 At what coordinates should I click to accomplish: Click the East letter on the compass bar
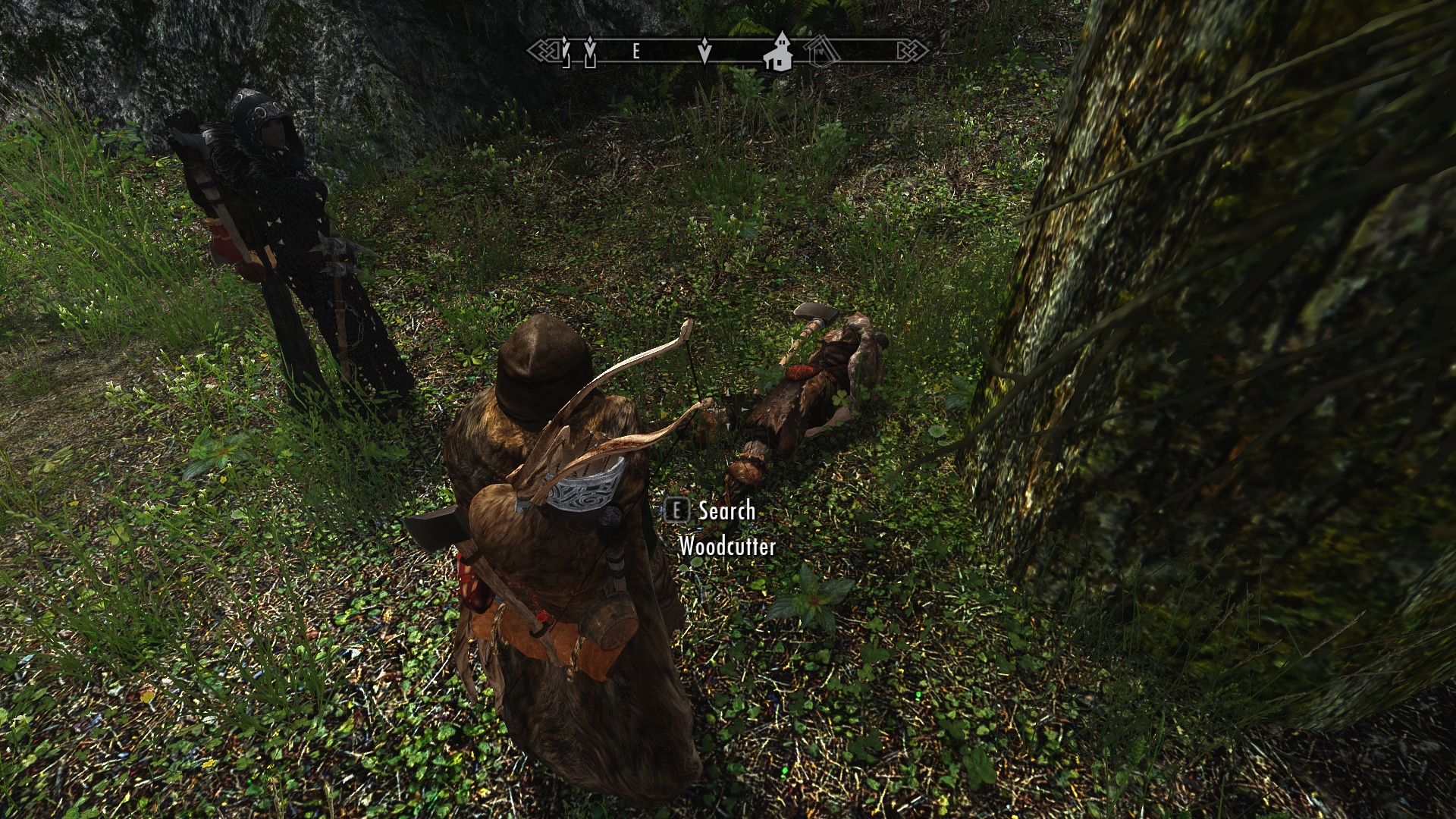[636, 51]
